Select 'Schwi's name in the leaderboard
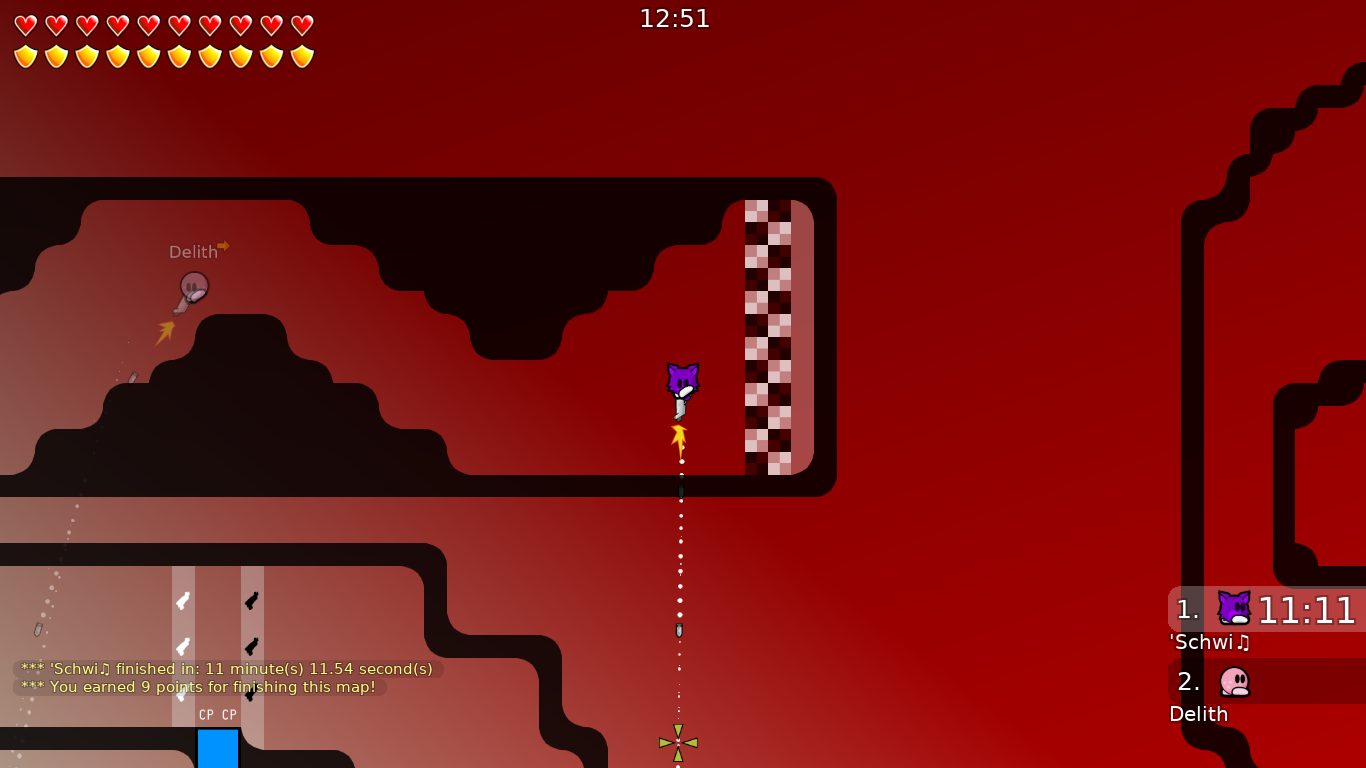Viewport: 1366px width, 768px height. point(1207,643)
